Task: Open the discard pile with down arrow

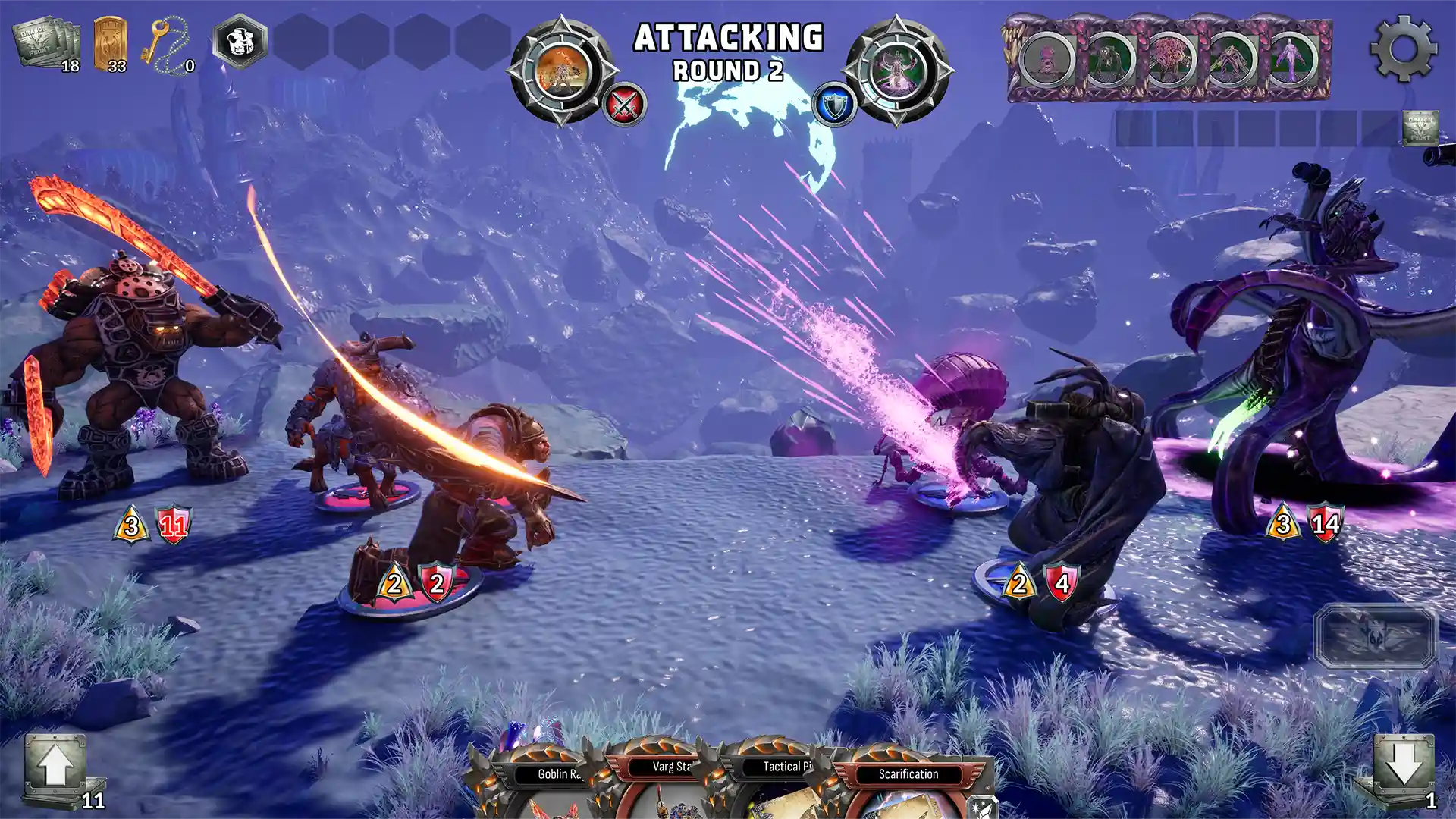Action: click(x=1403, y=766)
